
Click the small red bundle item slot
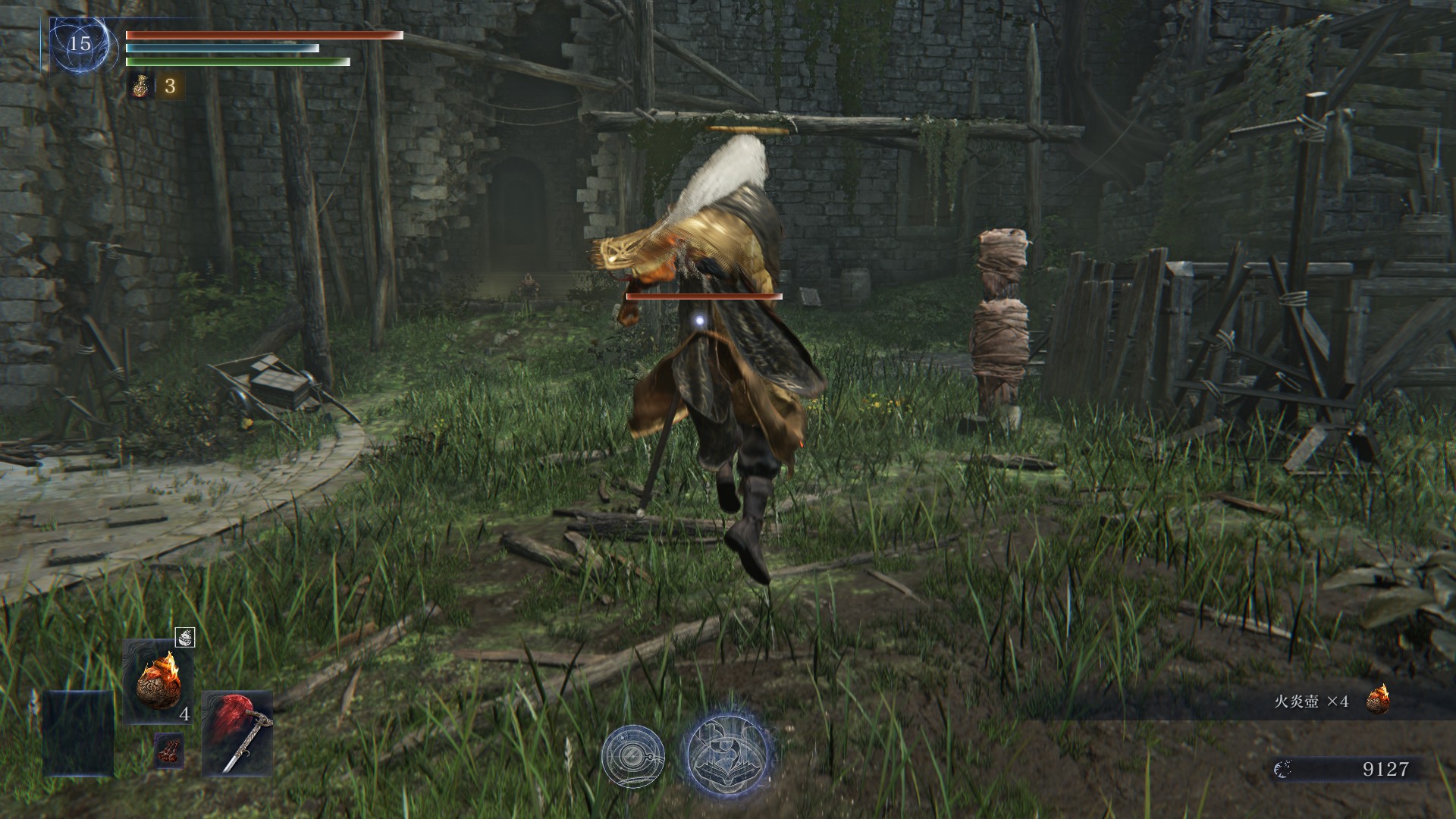(168, 750)
